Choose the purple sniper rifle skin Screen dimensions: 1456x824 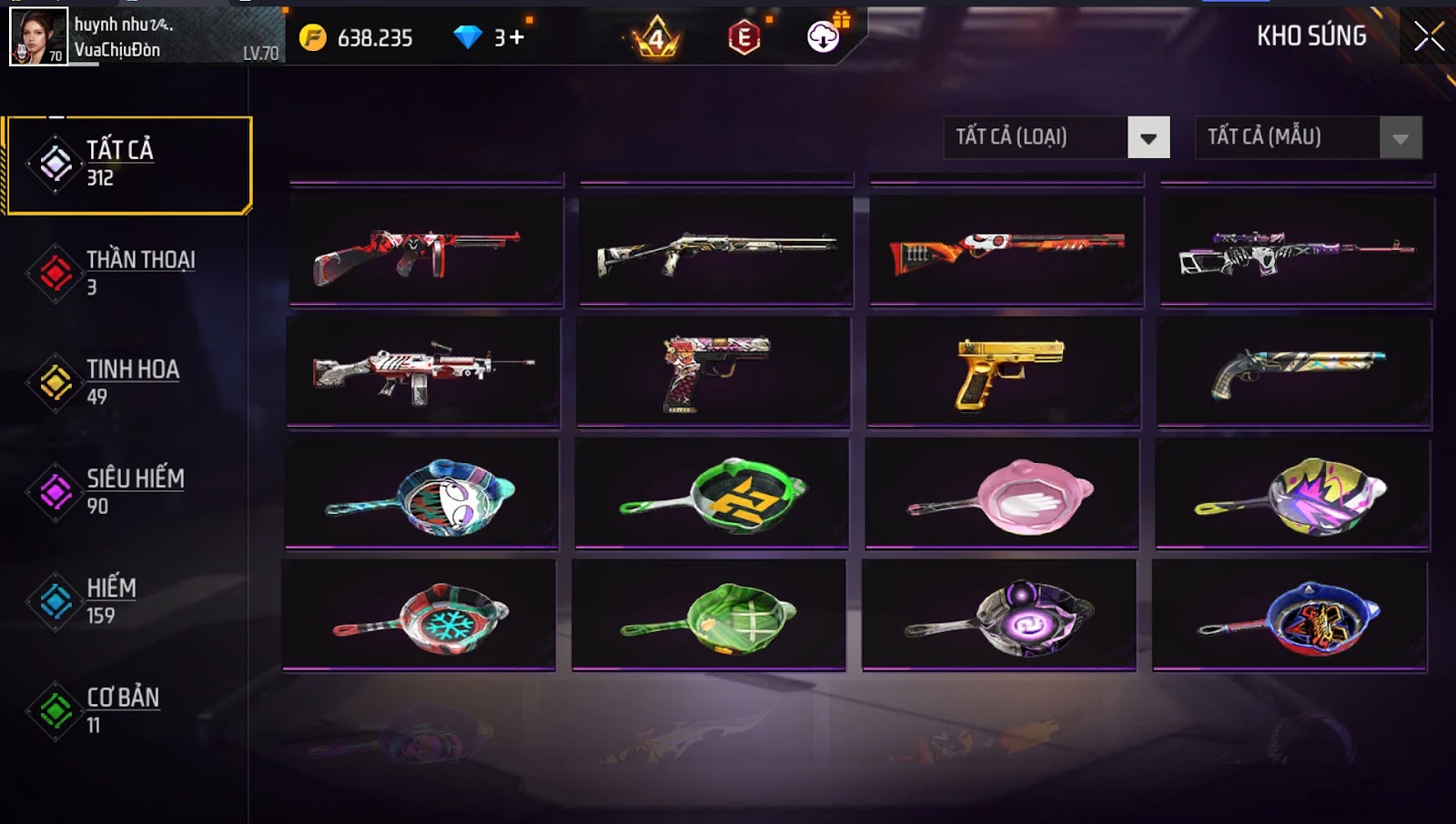[1297, 251]
